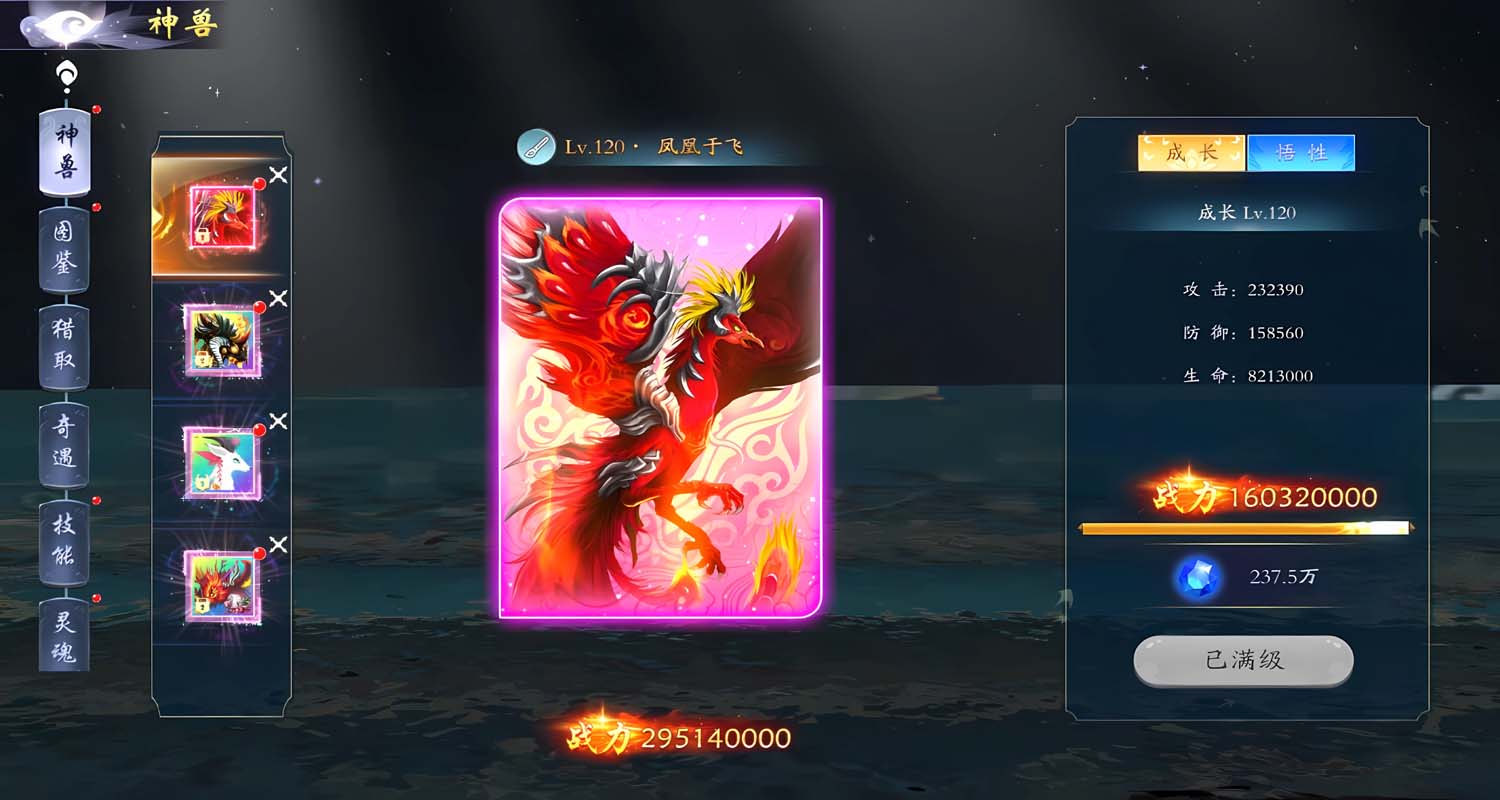The image size is (1500, 800).
Task: Open the 图鉴 side tab
Action: point(65,249)
